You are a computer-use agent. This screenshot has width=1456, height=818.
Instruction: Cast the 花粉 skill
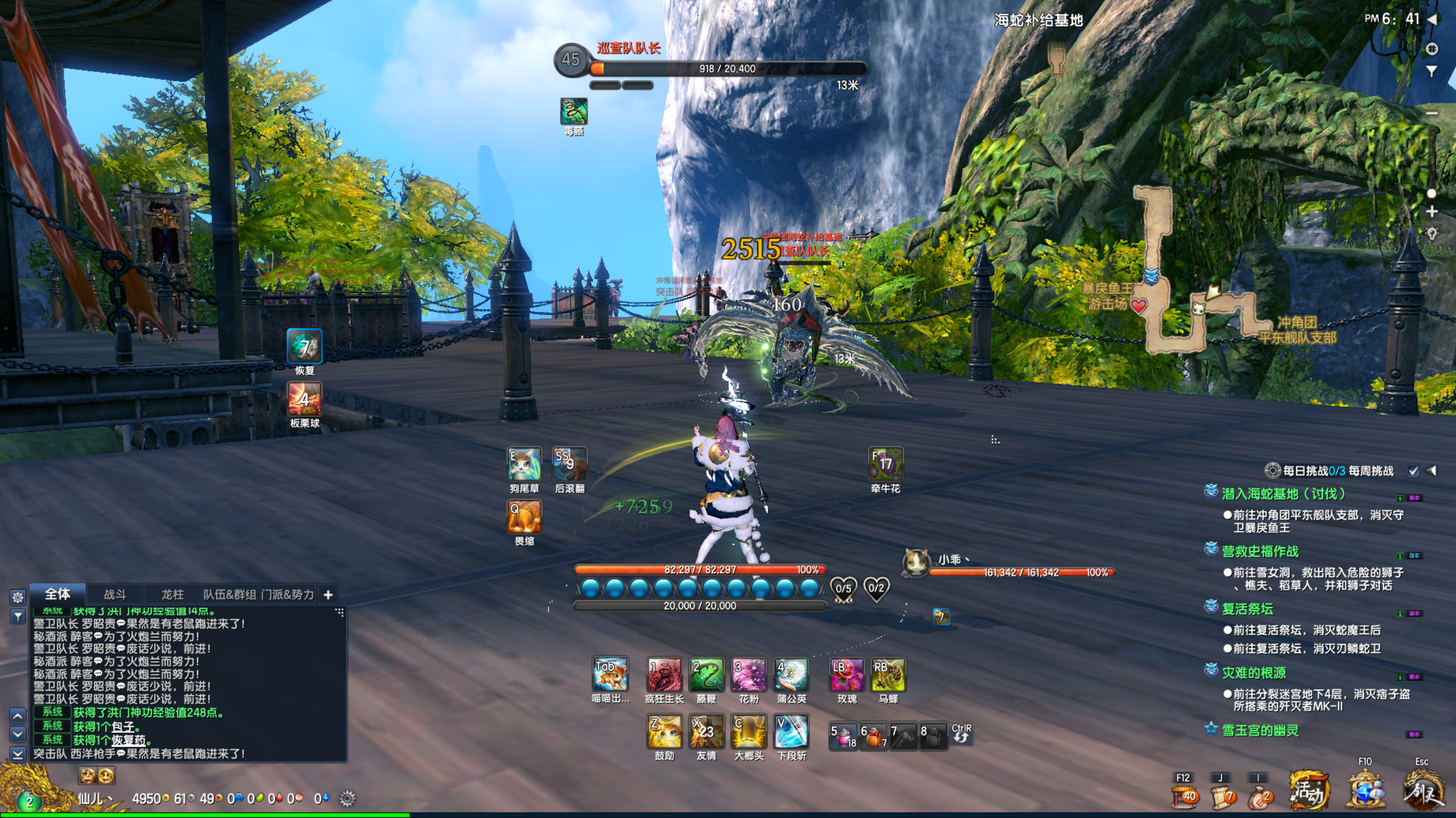[x=748, y=674]
